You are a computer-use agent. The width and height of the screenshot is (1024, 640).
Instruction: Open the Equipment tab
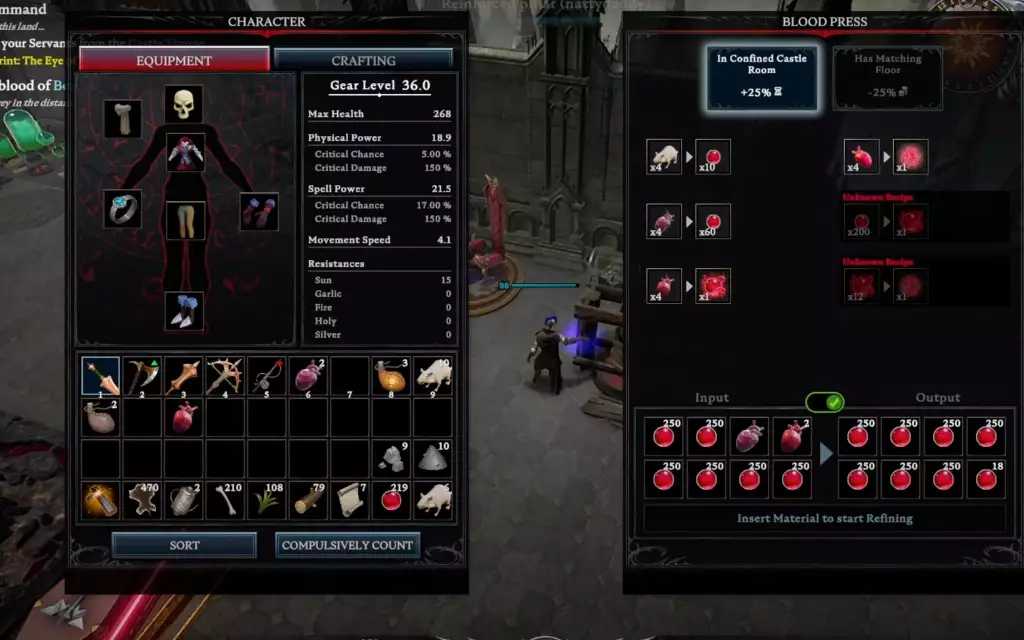coord(174,60)
